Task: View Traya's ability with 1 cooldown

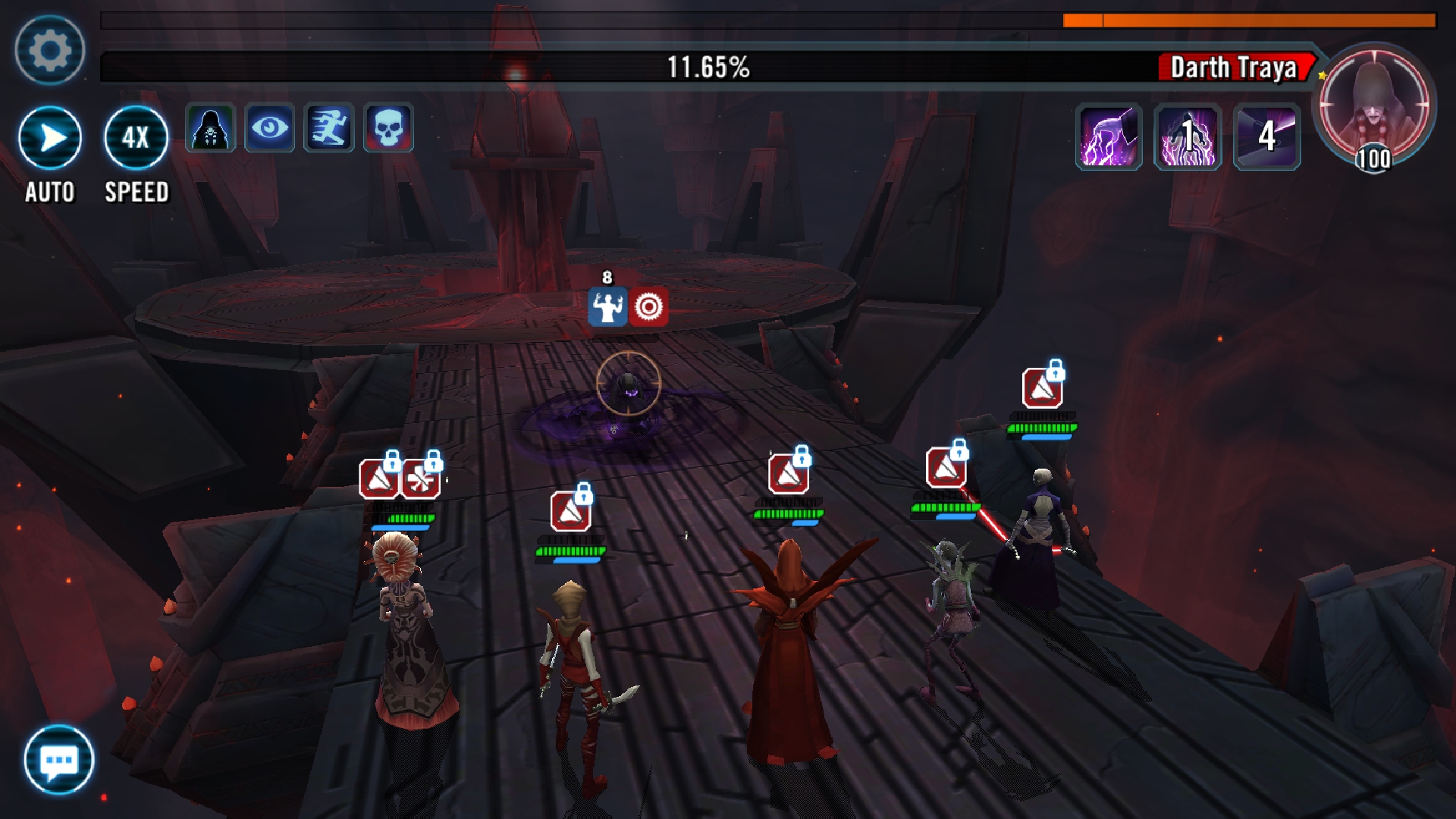Action: [x=1188, y=137]
